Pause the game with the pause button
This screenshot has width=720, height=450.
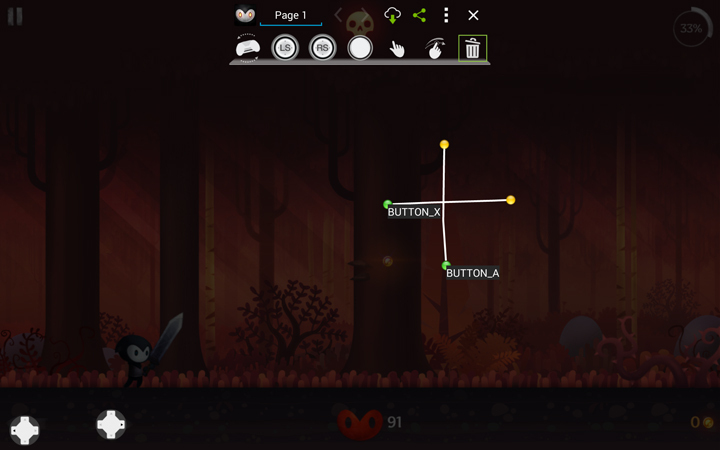(15, 16)
